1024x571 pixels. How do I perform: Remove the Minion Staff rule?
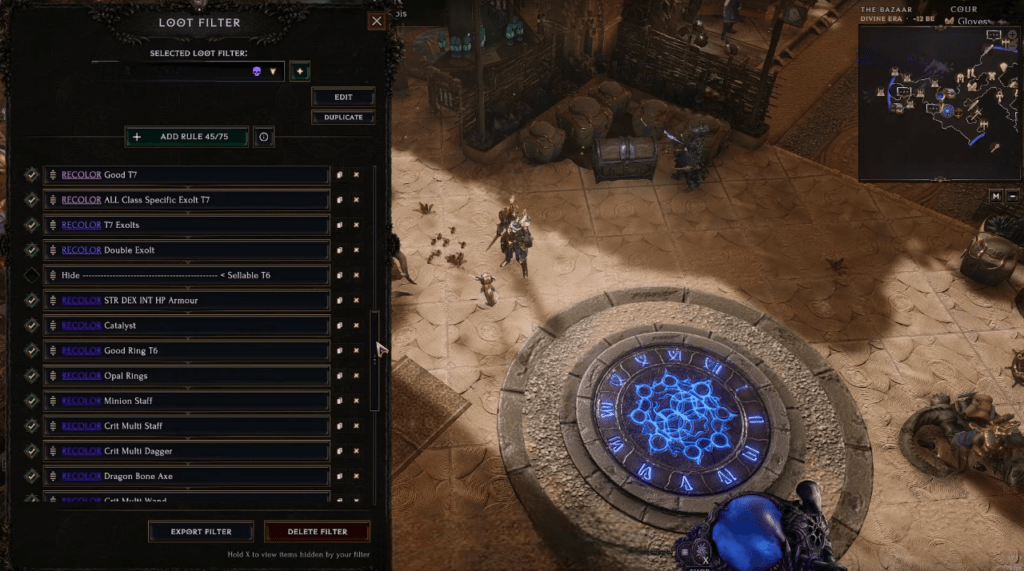[356, 401]
